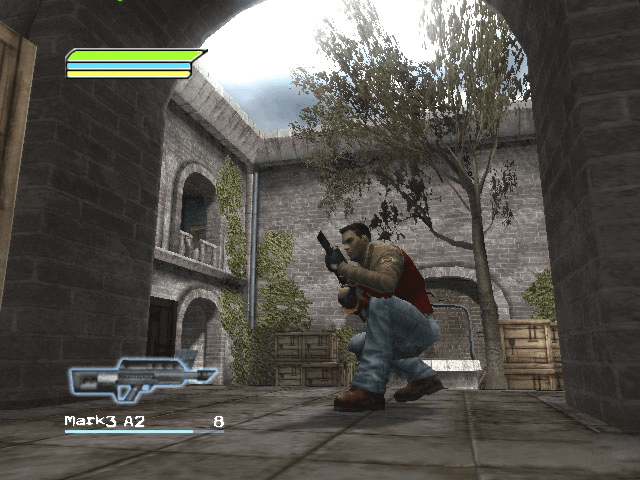This screenshot has height=480, width=640.
Task: Select the Mark3 A2 weapon icon
Action: click(141, 378)
